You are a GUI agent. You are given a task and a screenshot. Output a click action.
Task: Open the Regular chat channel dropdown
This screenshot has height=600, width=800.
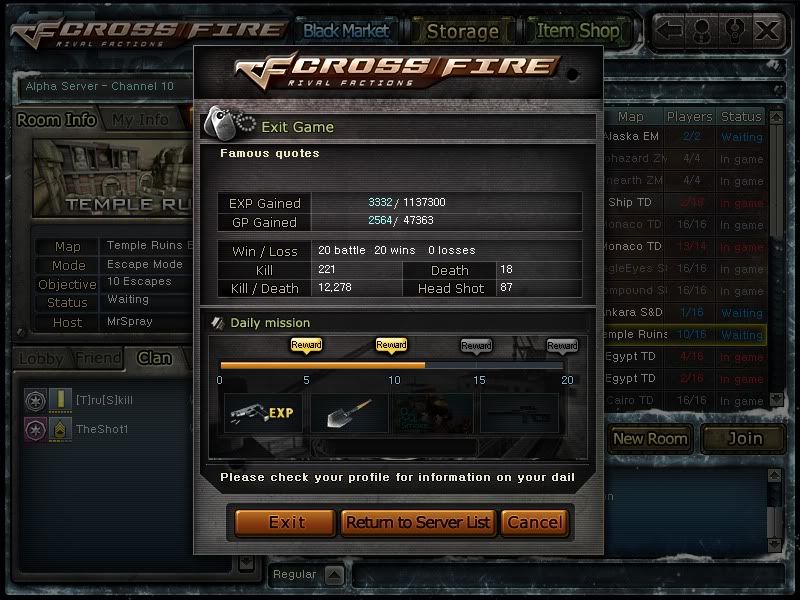point(334,575)
